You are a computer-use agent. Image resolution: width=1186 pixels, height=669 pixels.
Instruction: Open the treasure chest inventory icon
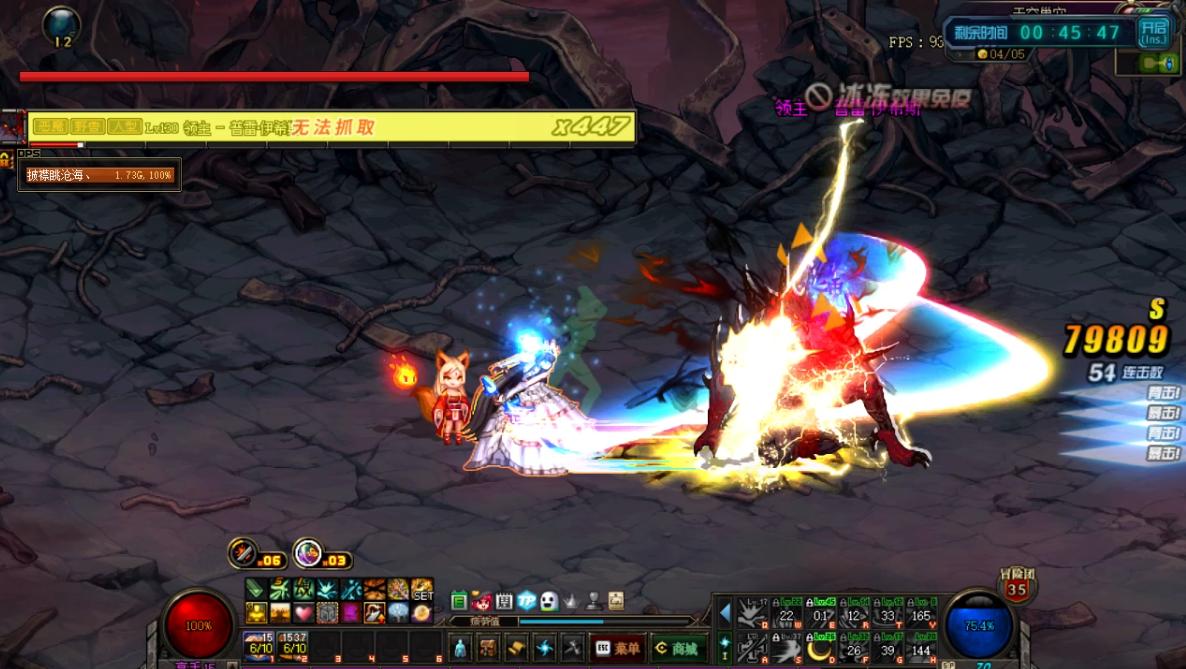tap(488, 648)
